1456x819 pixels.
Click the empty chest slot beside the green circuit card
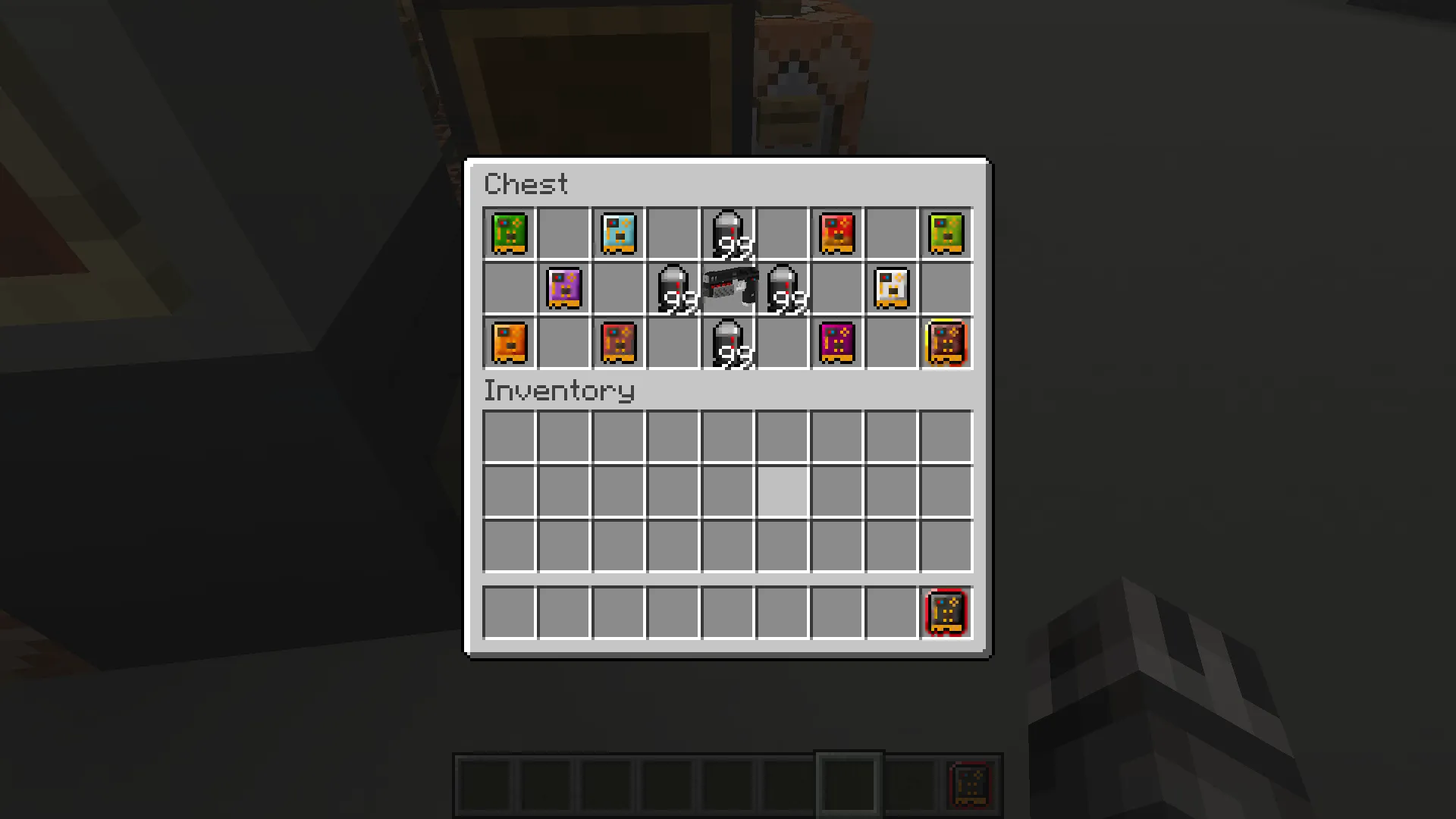click(x=563, y=233)
